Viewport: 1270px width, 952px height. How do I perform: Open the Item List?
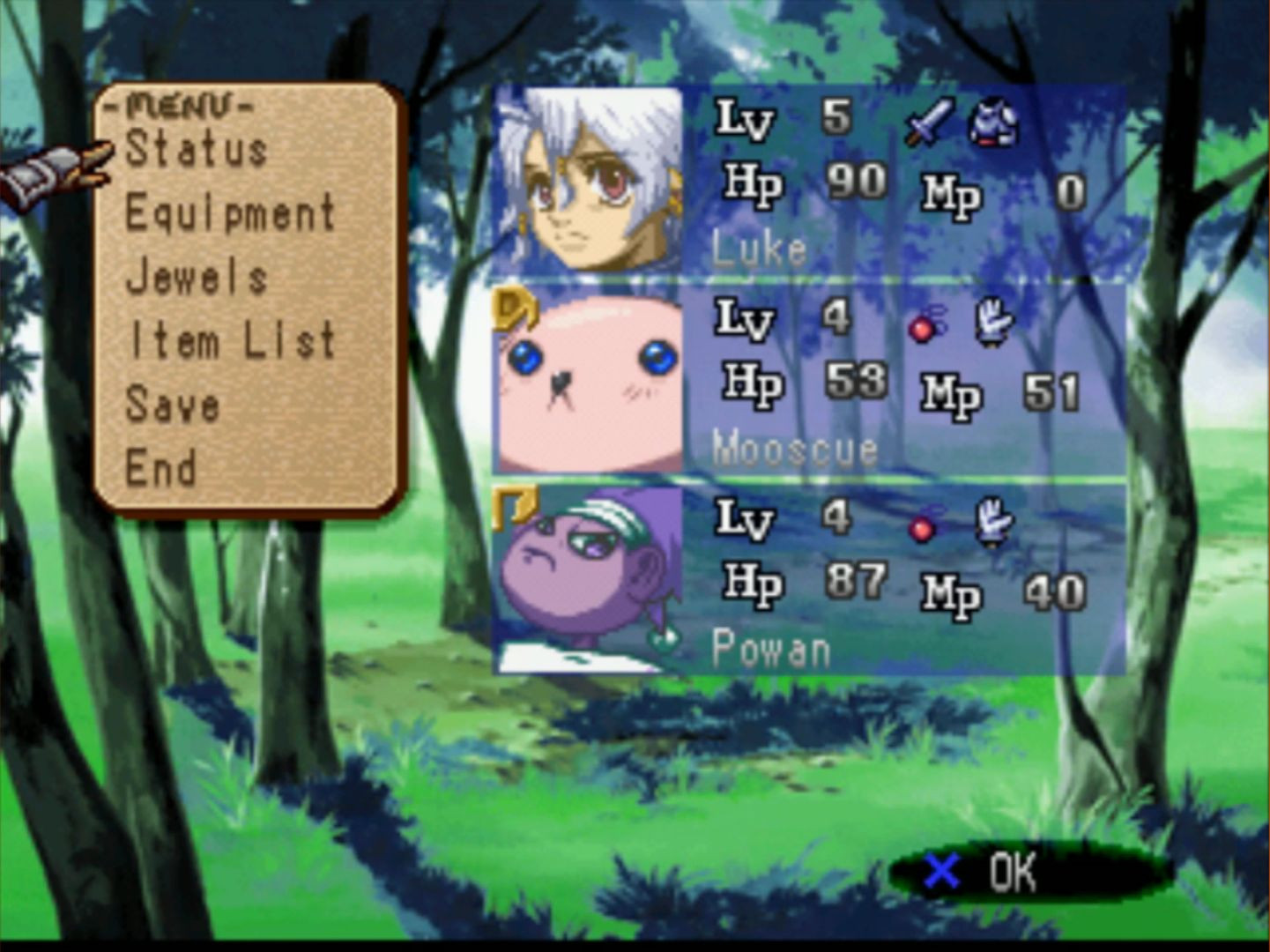[232, 341]
